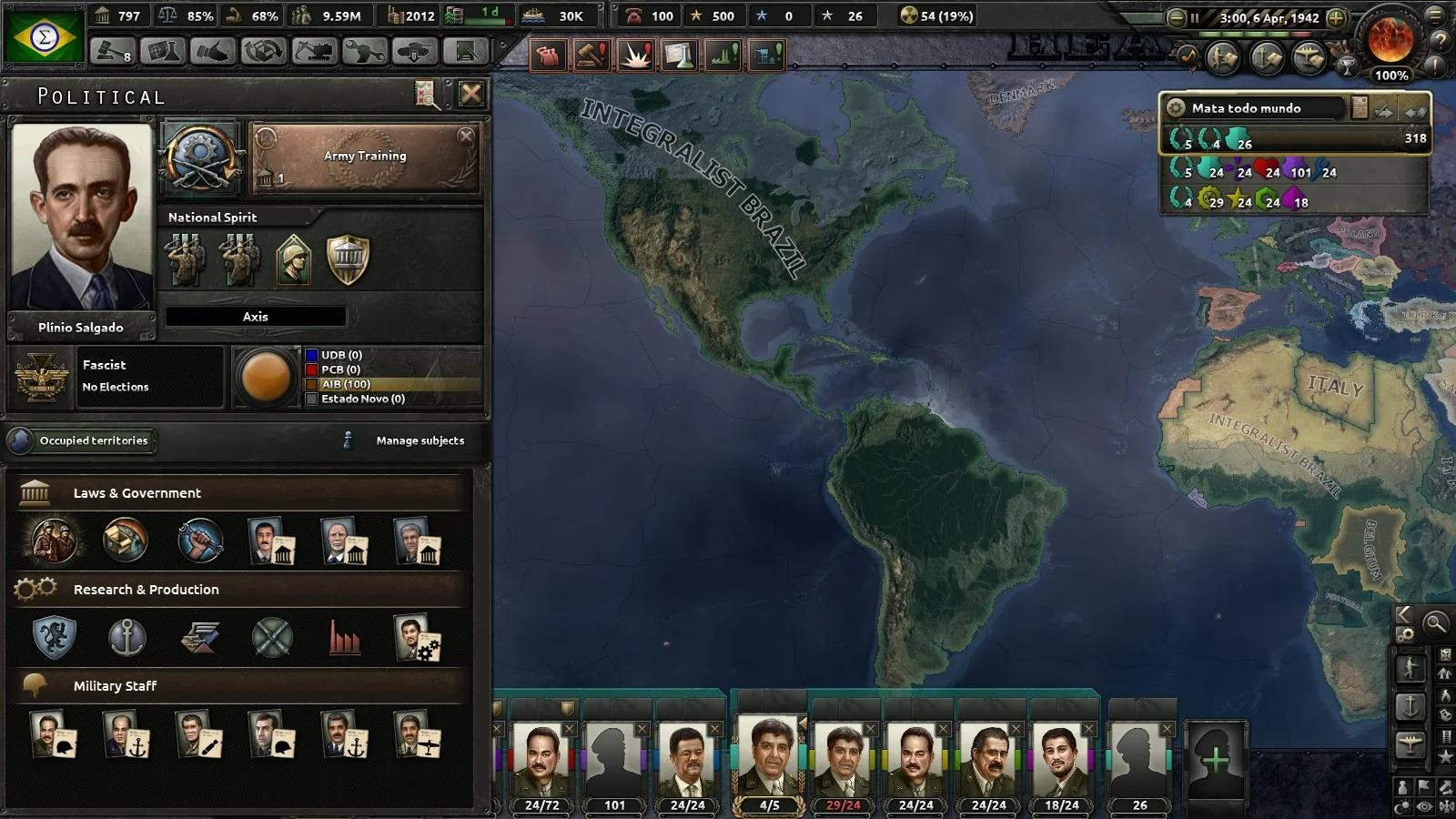Cancel the Army Training focus

(x=466, y=136)
